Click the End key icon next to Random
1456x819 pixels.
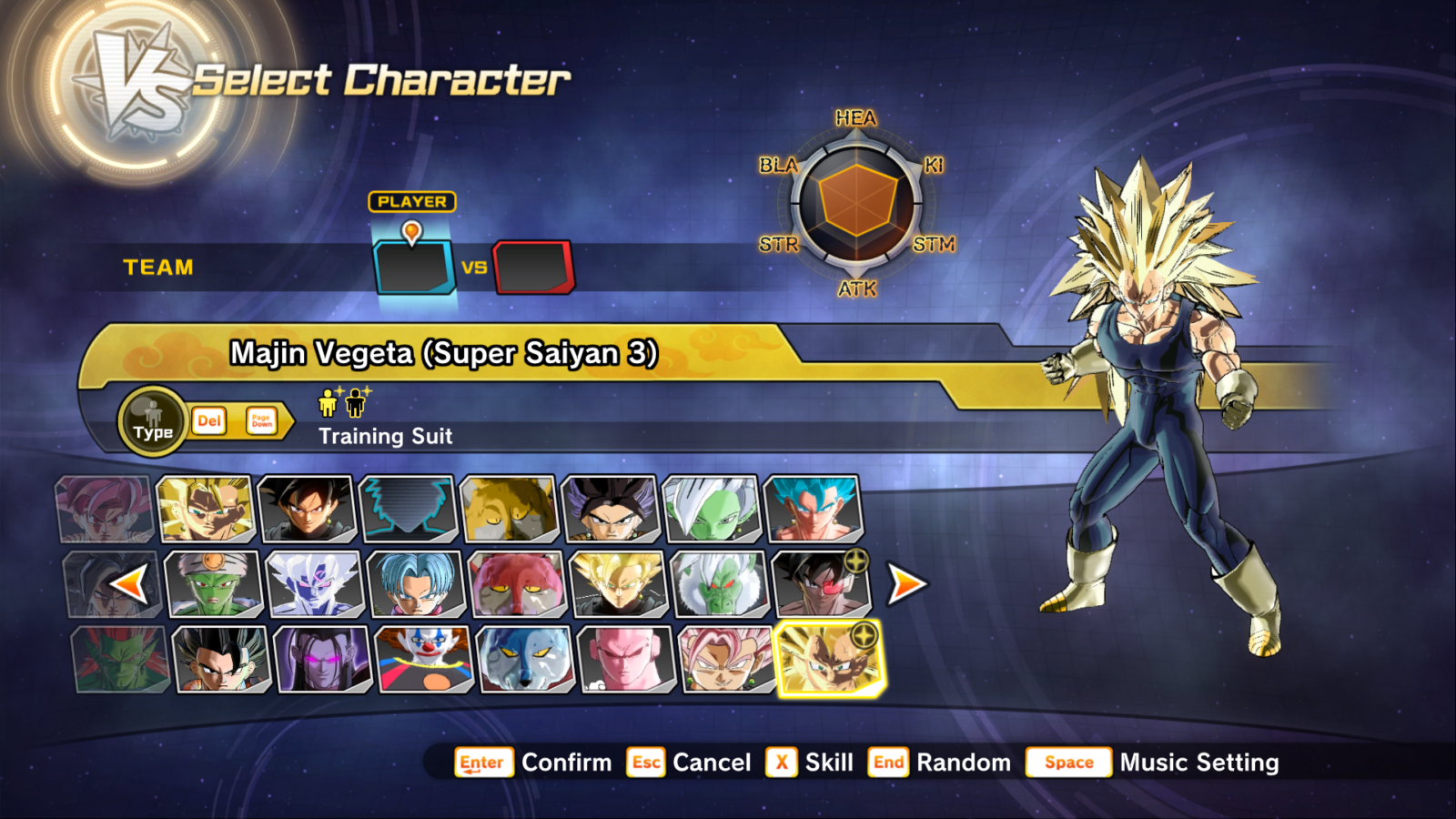(889, 763)
